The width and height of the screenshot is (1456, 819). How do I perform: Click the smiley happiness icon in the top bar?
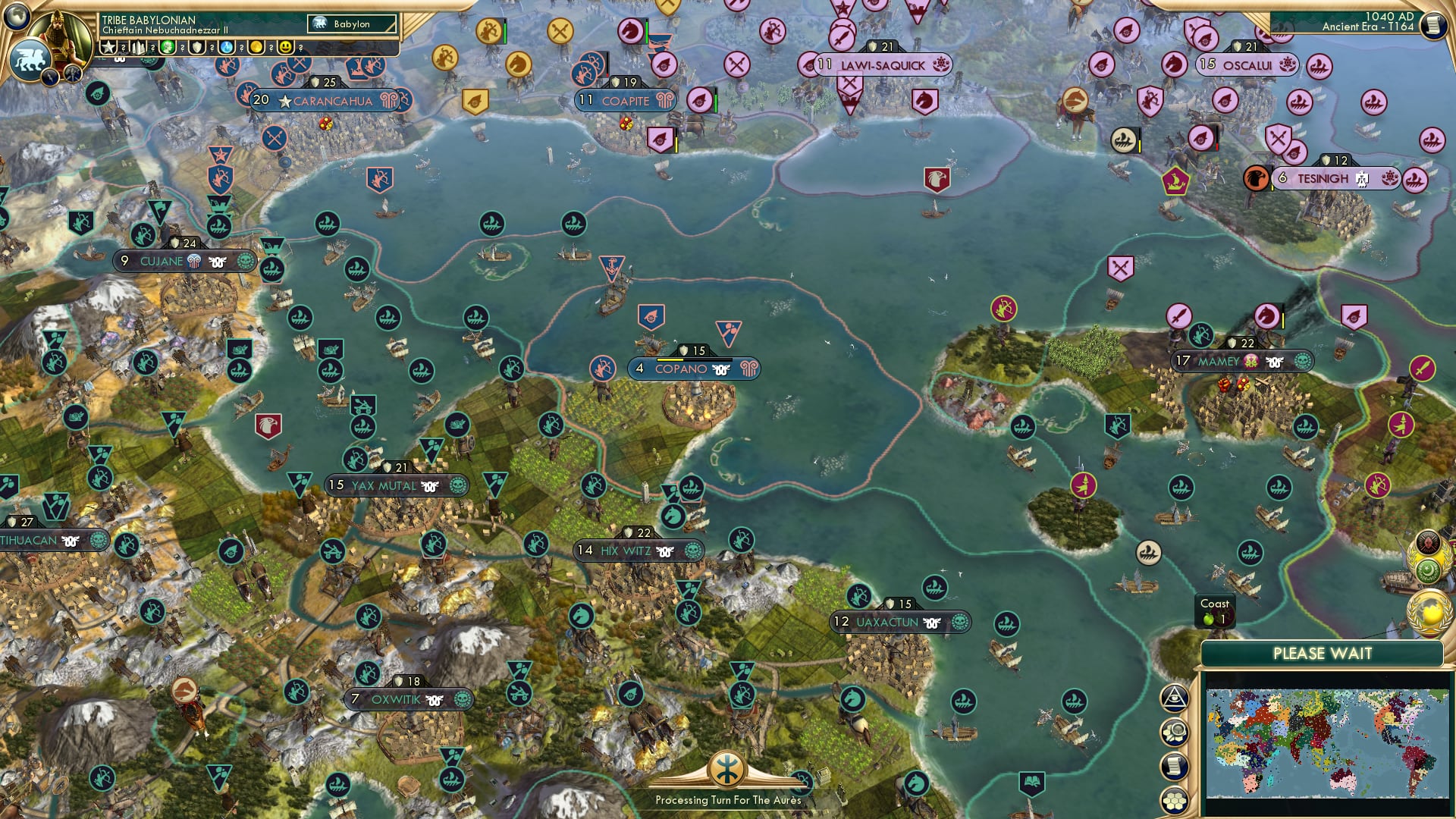click(x=285, y=46)
